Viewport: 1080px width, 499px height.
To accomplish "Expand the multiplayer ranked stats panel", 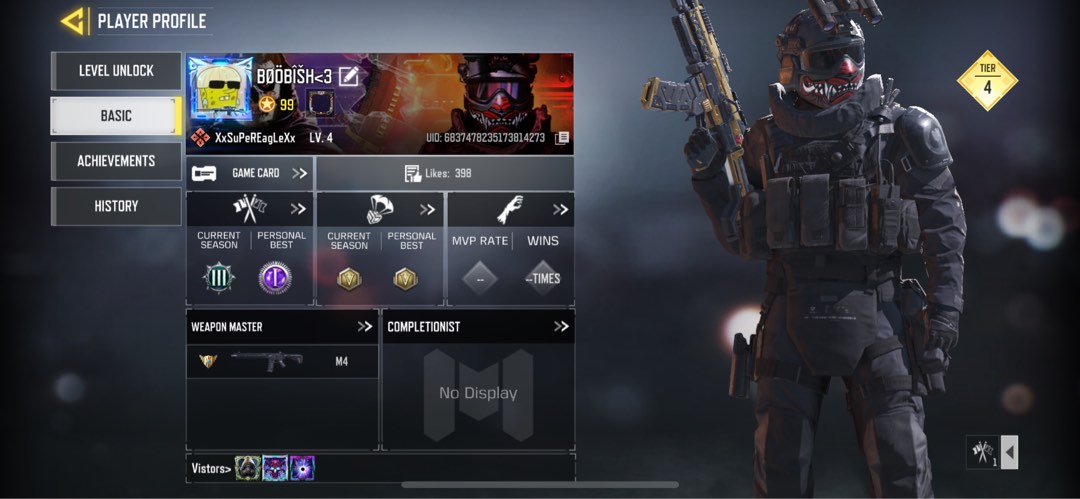I will 298,209.
